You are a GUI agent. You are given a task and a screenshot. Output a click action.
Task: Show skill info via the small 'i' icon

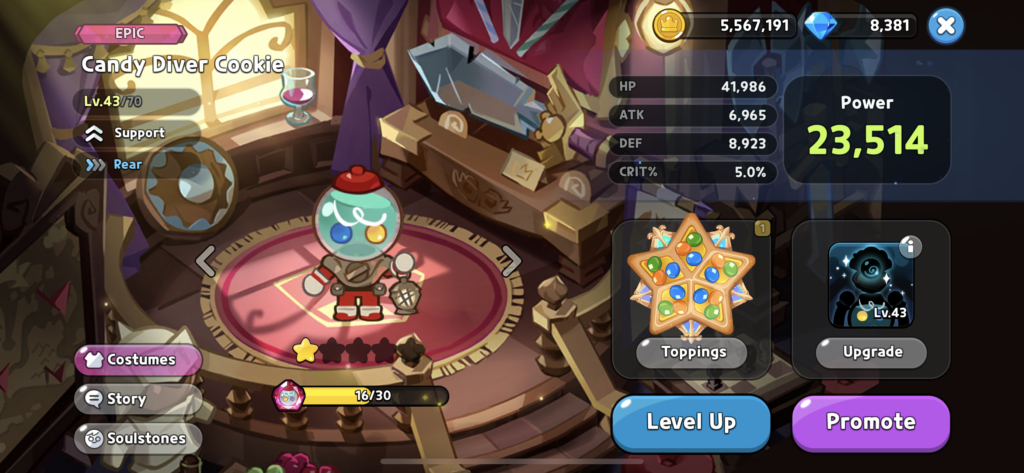coord(910,247)
